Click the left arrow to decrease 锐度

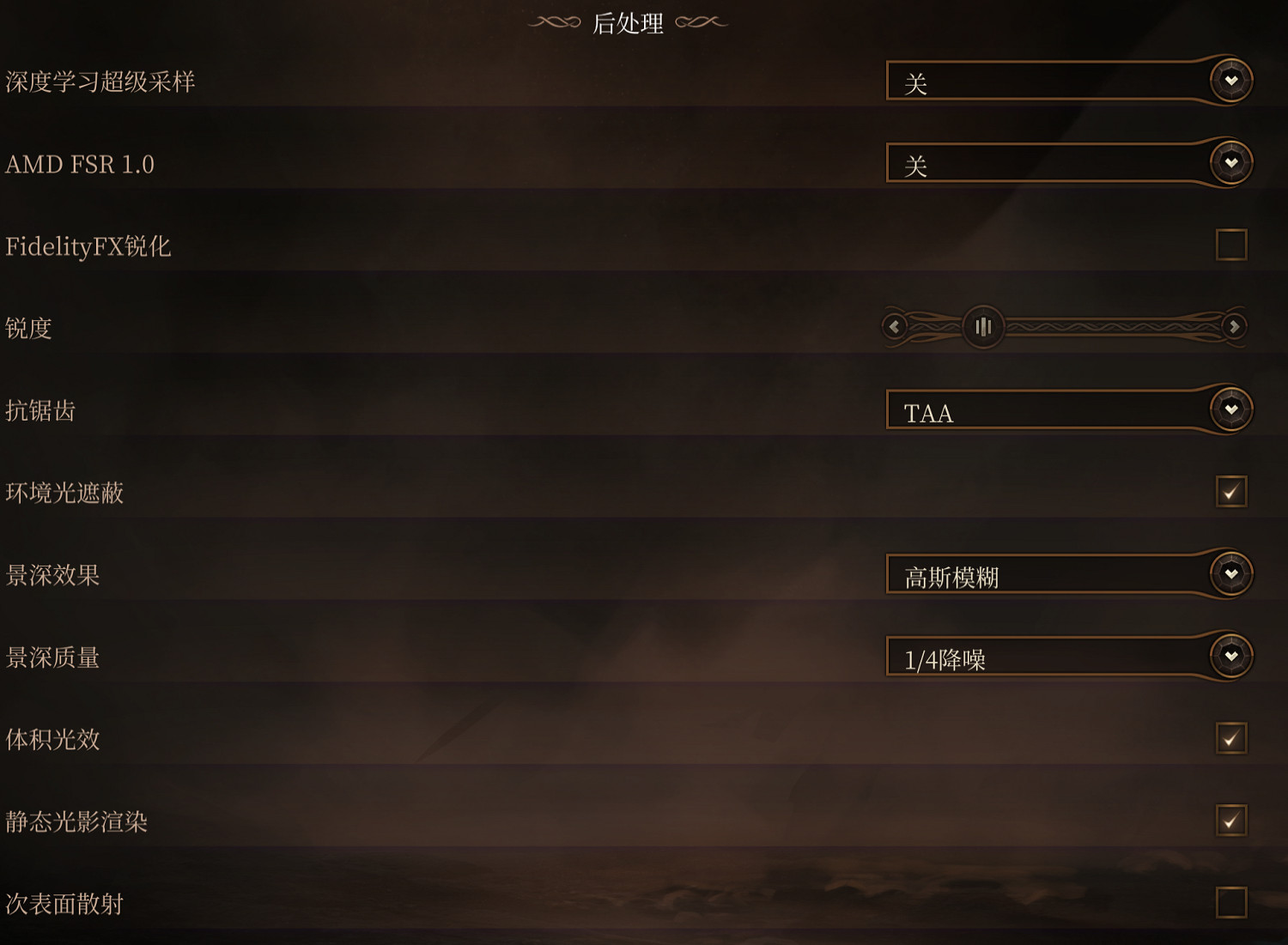(x=894, y=327)
